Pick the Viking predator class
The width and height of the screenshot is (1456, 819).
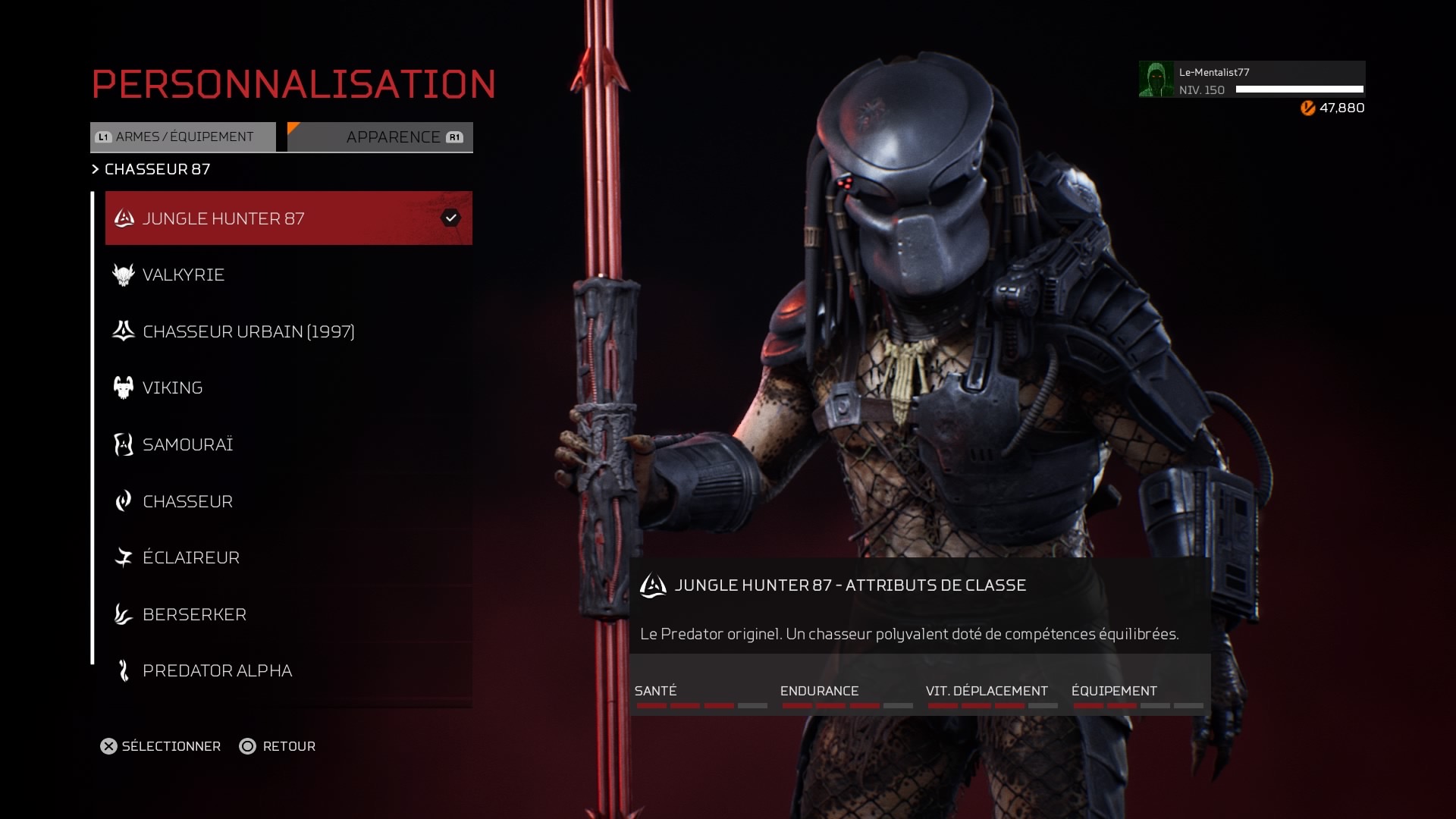[x=288, y=388]
